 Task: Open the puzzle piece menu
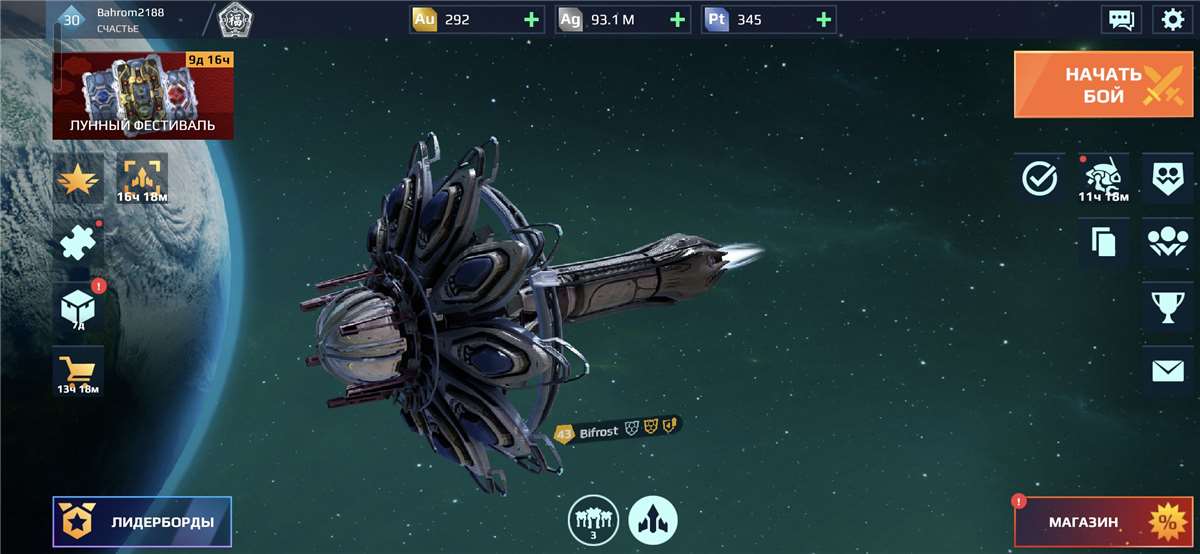(x=77, y=244)
